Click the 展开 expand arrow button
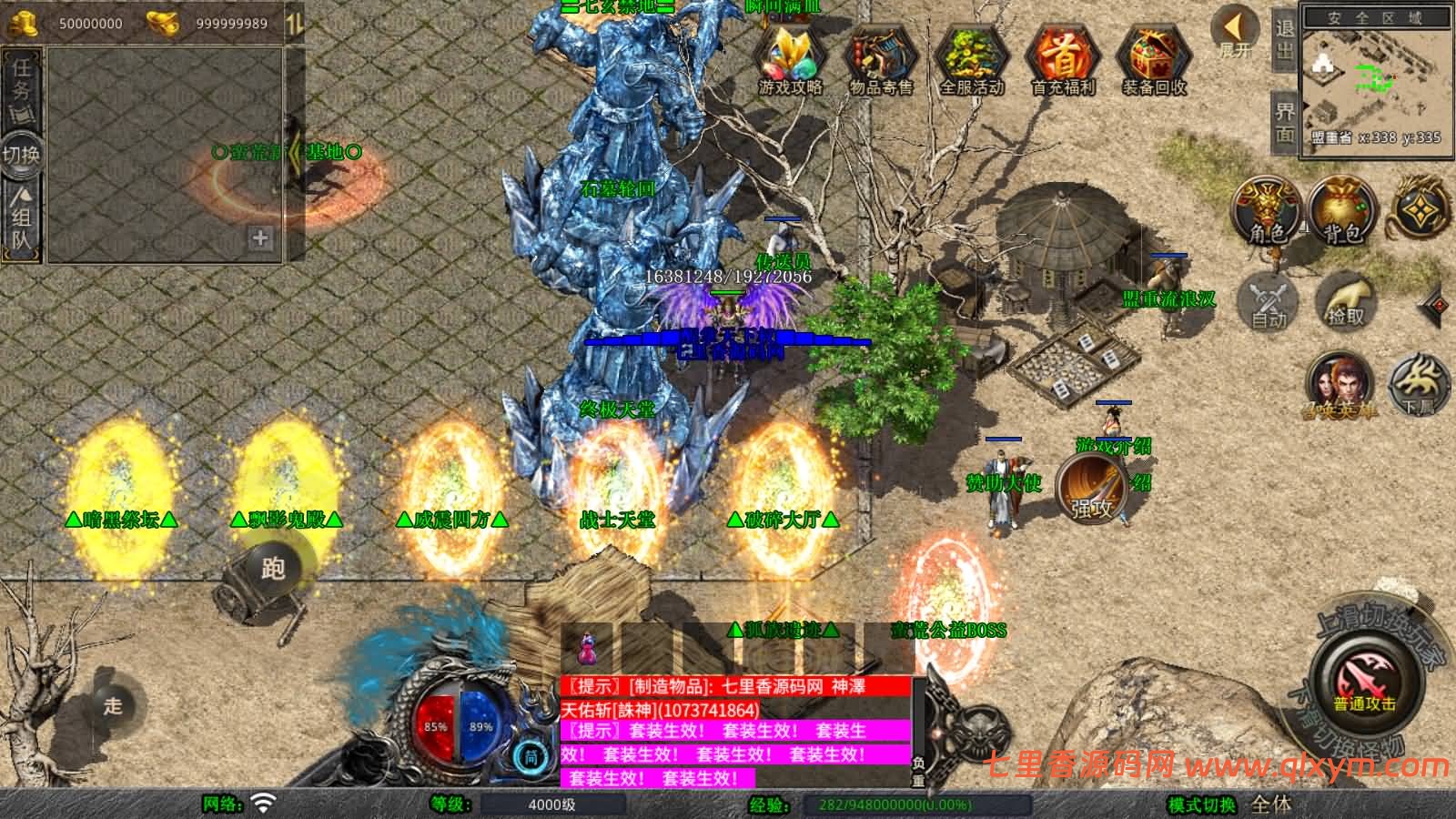Screen dimensions: 1456x819 1235,33
